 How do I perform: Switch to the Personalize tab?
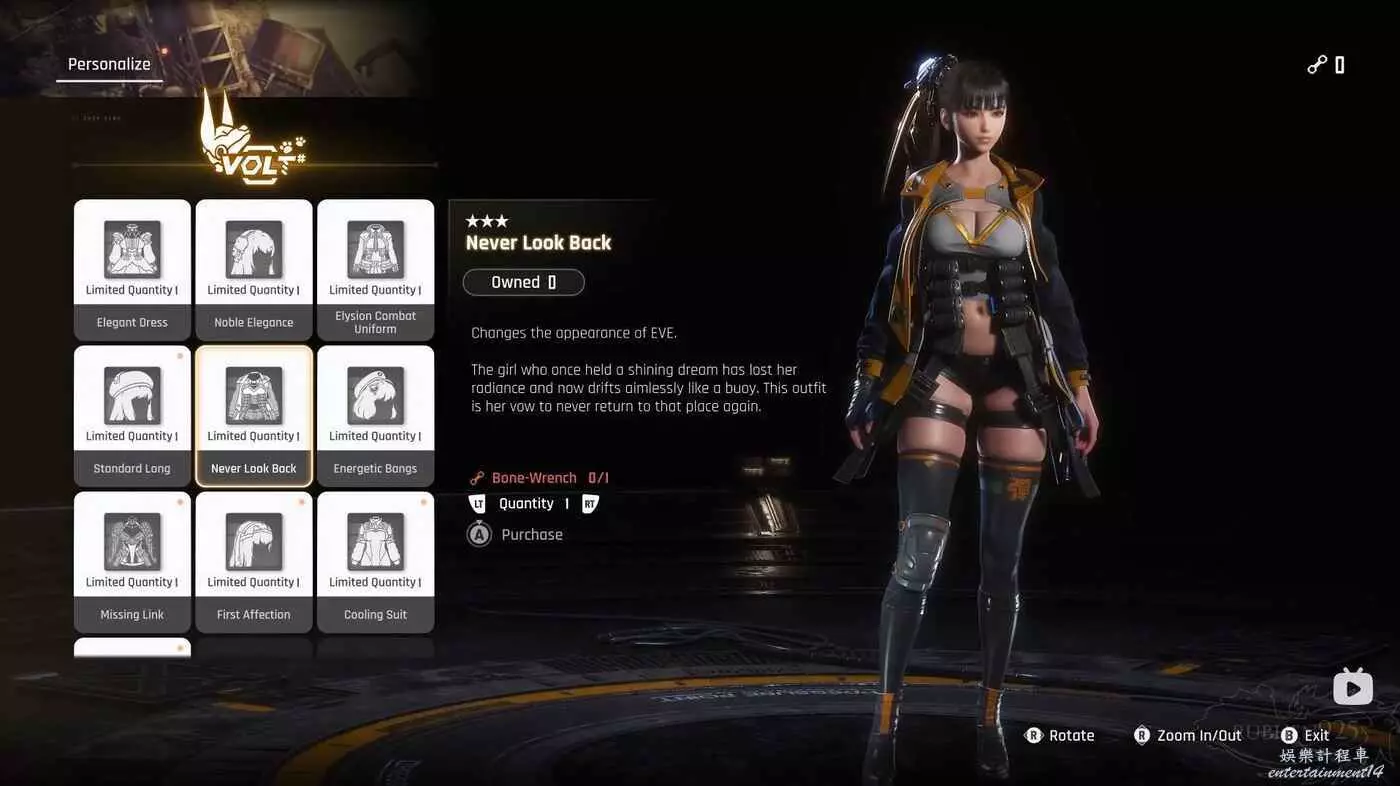[109, 65]
